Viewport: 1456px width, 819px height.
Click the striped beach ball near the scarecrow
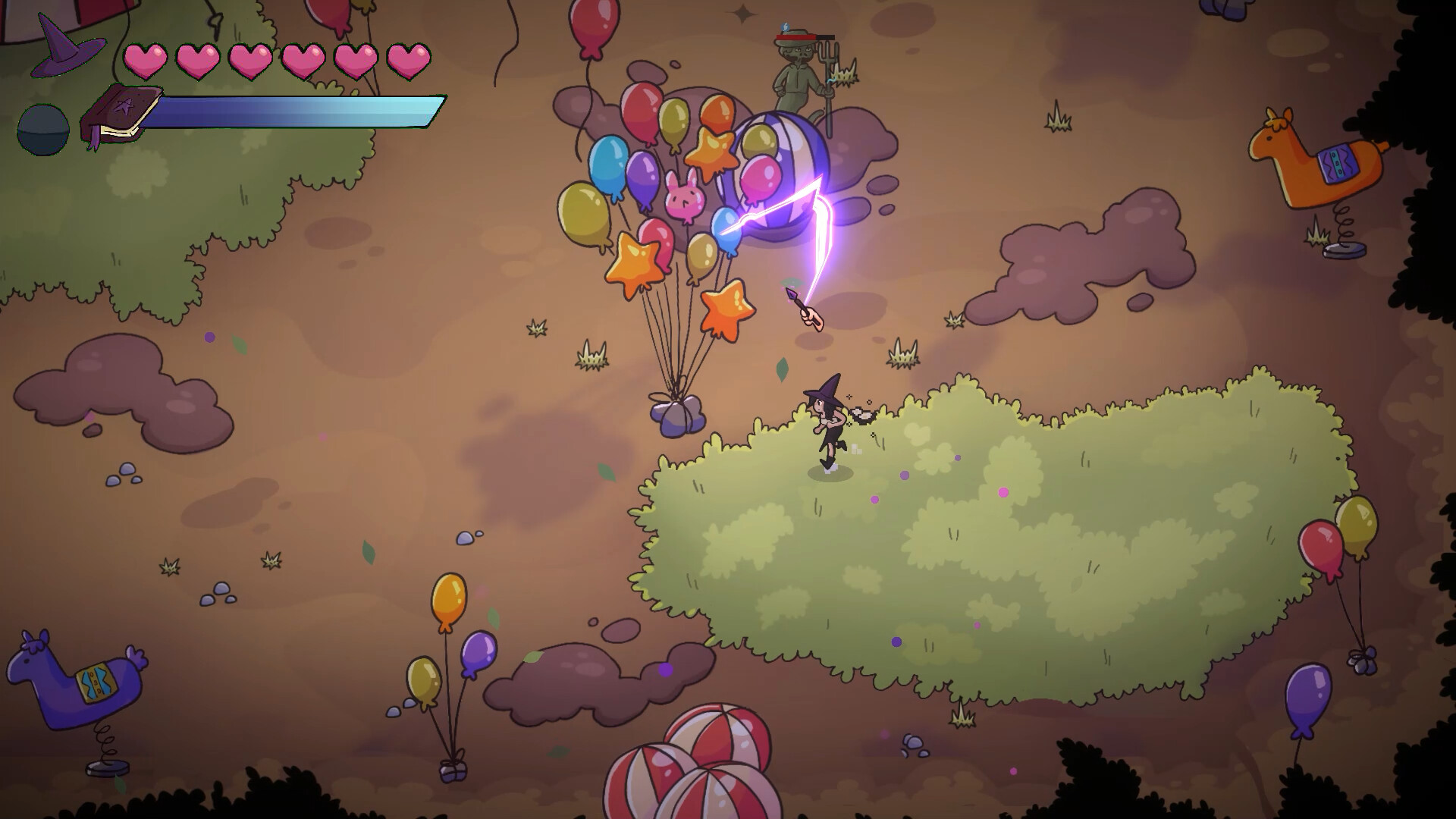[781, 163]
